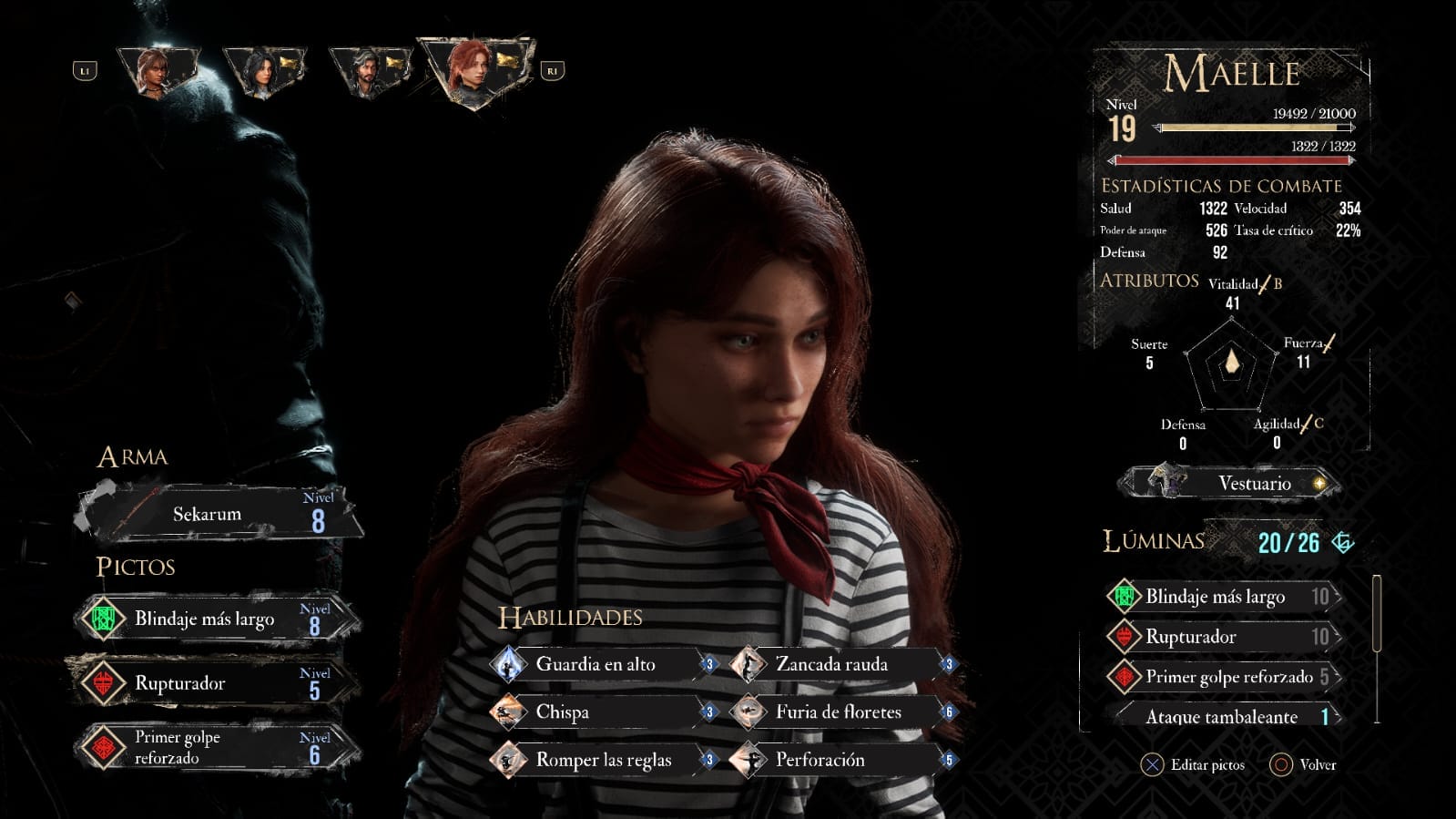Open the Blindaje más largo picto slot
The width and height of the screenshot is (1456, 819).
pos(217,619)
